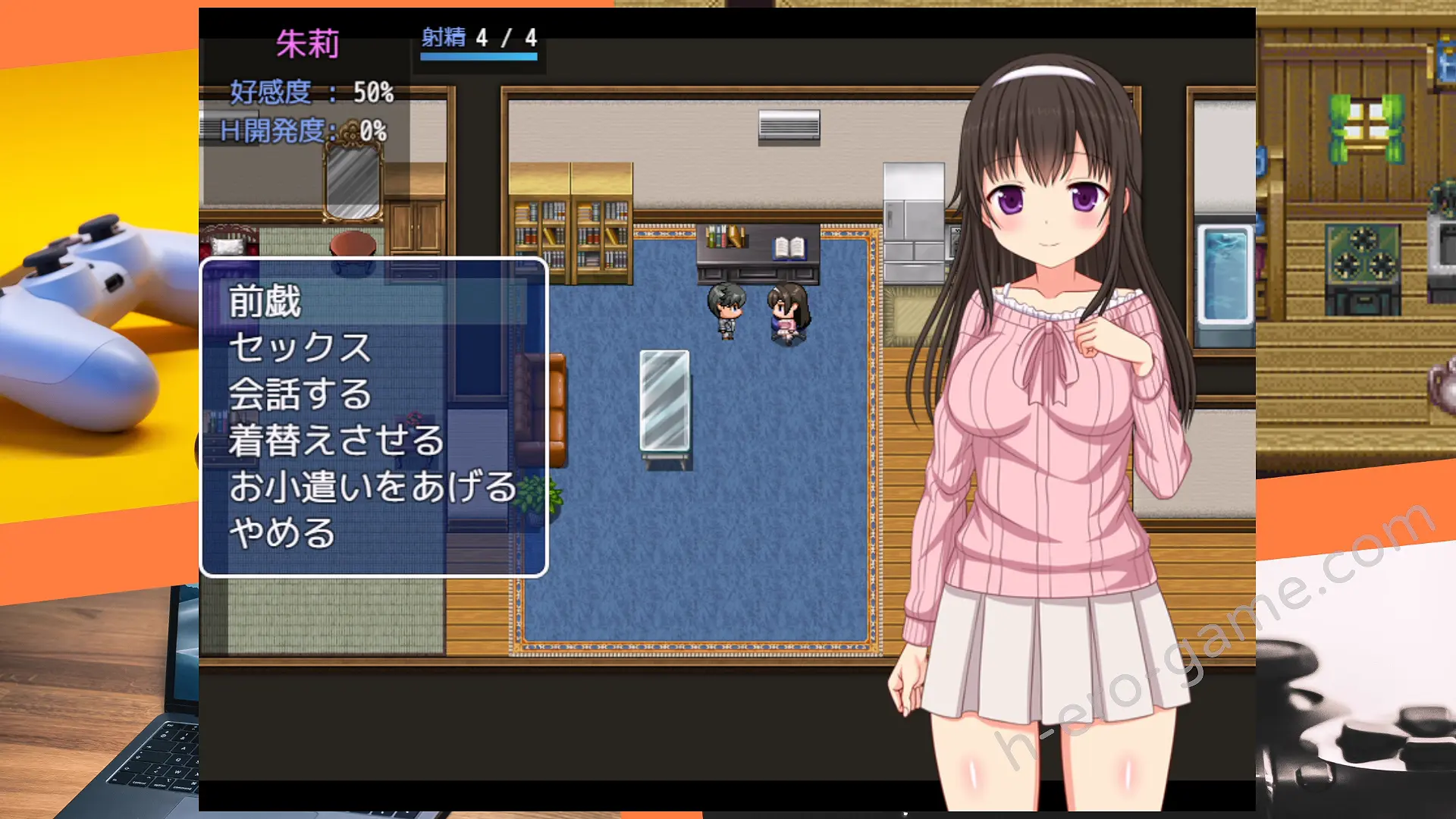The image size is (1456, 819).
Task: Pick the お小遣いをあげる entry
Action: tap(372, 487)
